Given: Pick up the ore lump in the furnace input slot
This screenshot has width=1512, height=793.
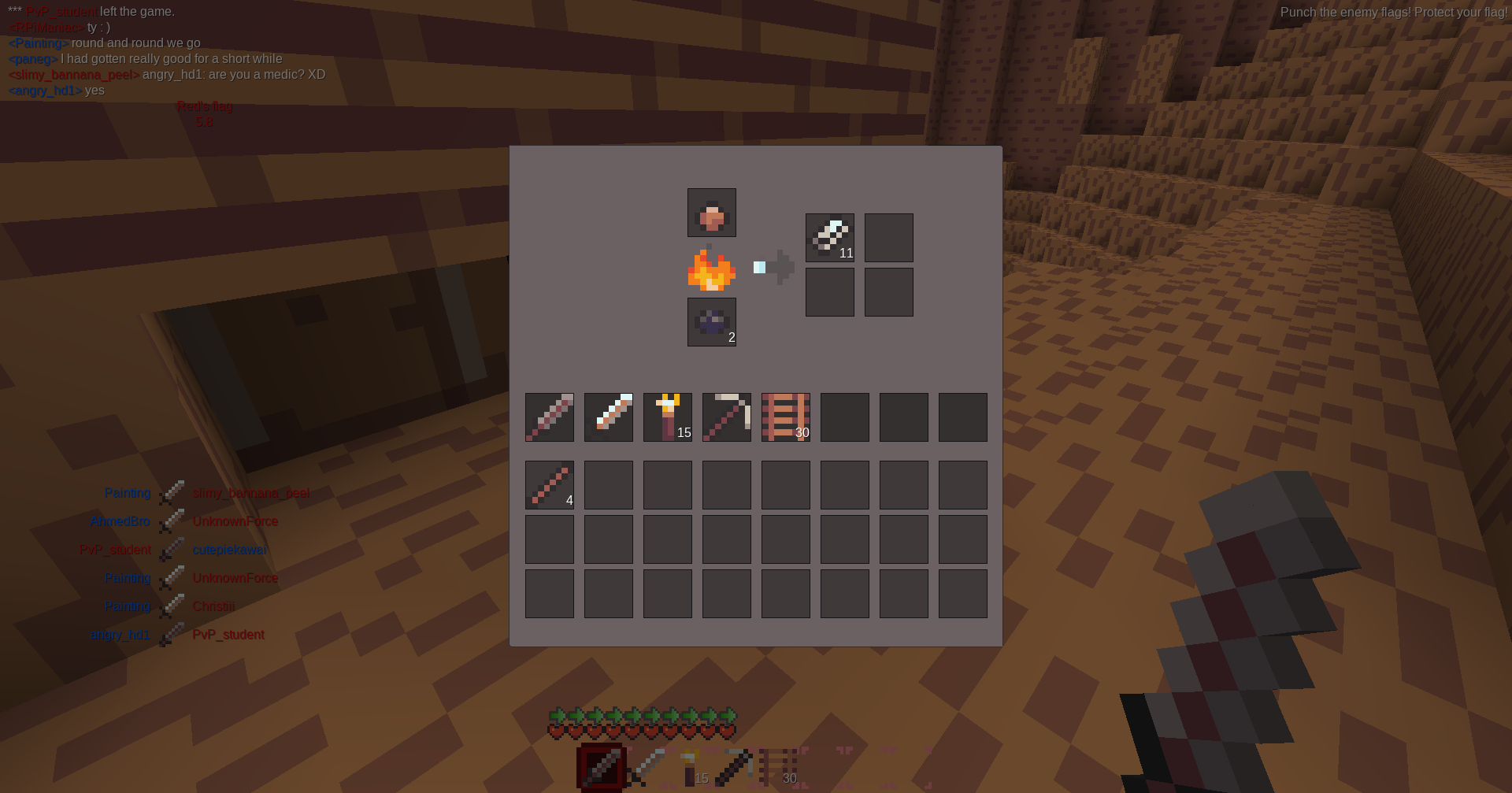Looking at the screenshot, I should click(x=712, y=213).
